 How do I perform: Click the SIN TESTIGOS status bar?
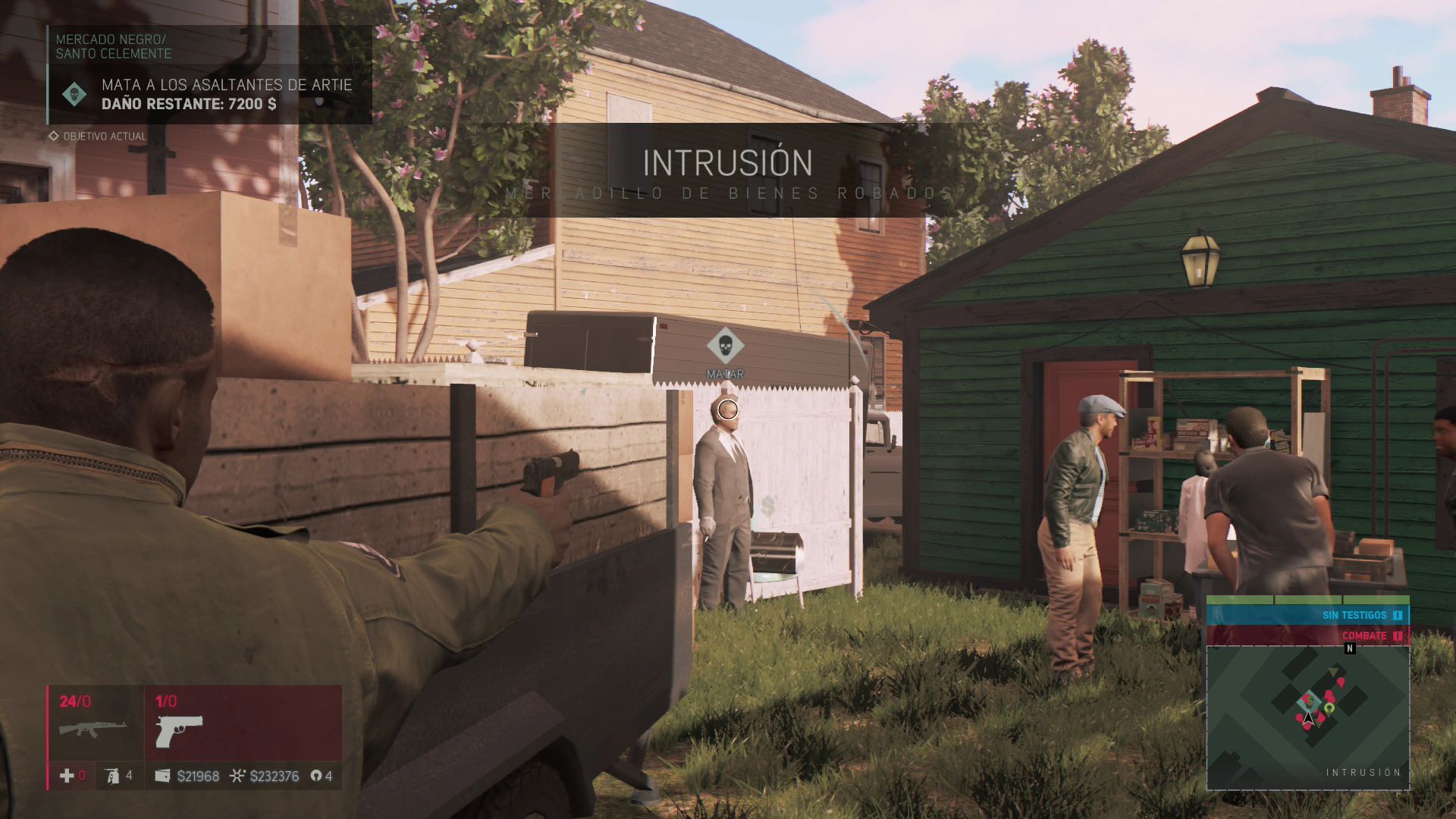tap(1307, 615)
